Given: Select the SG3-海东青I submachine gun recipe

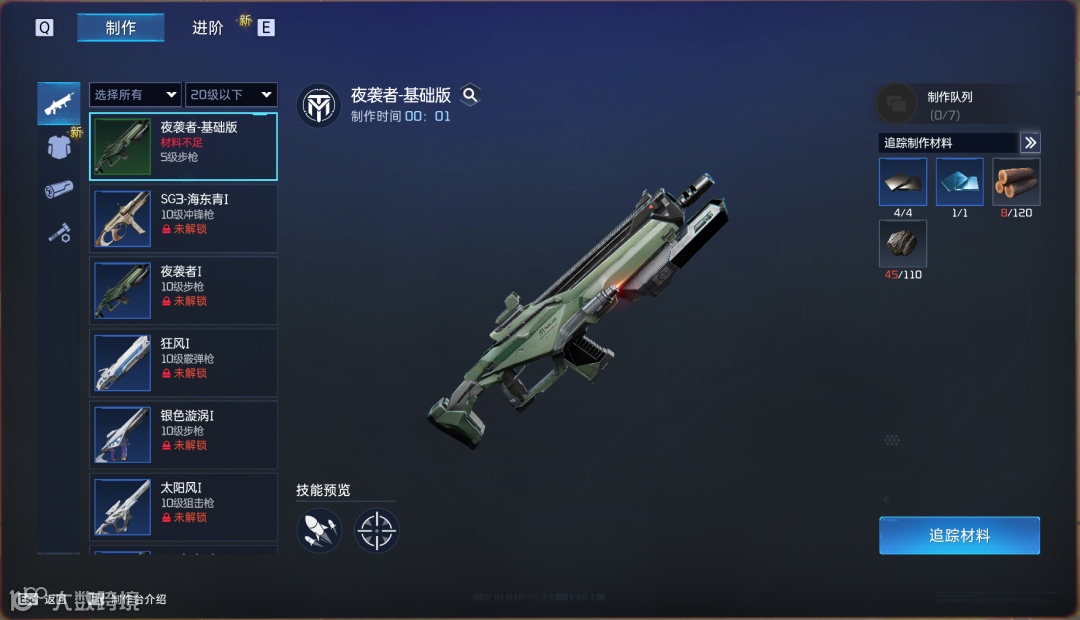Looking at the screenshot, I should [x=183, y=218].
